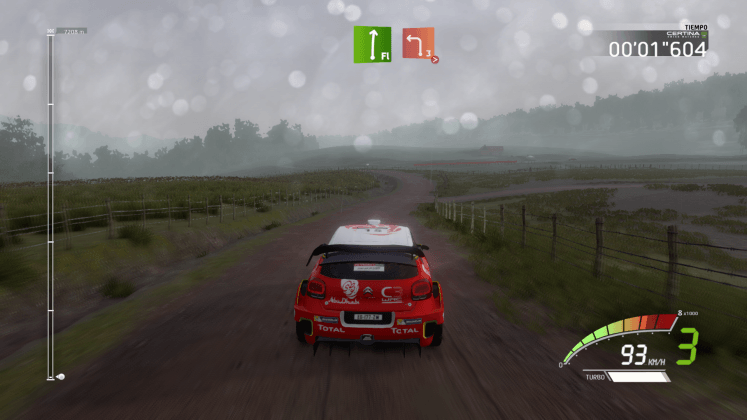Click the vertical stage progress track
Image resolution: width=747 pixels, height=420 pixels.
(50, 205)
